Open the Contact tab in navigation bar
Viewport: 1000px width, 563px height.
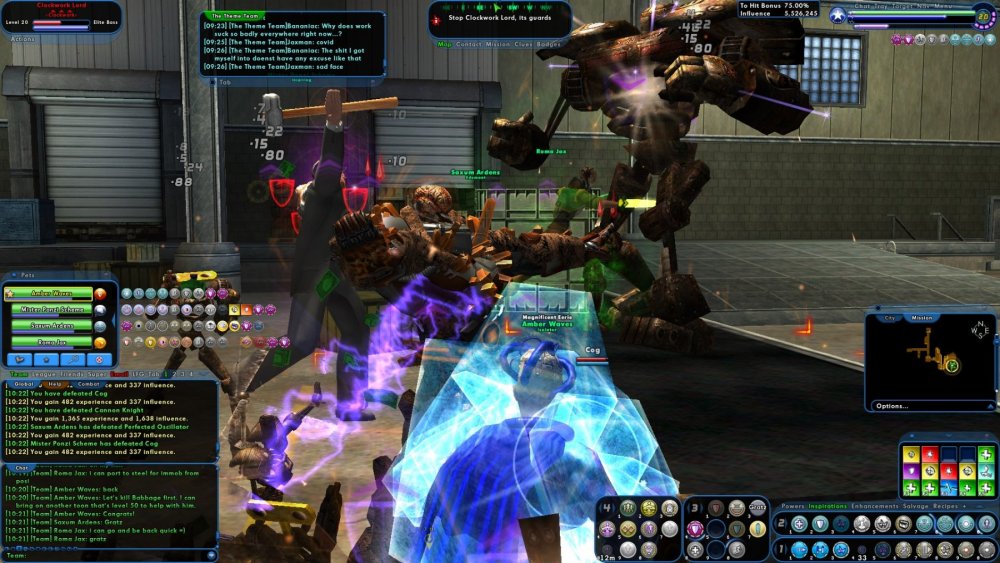click(x=470, y=44)
